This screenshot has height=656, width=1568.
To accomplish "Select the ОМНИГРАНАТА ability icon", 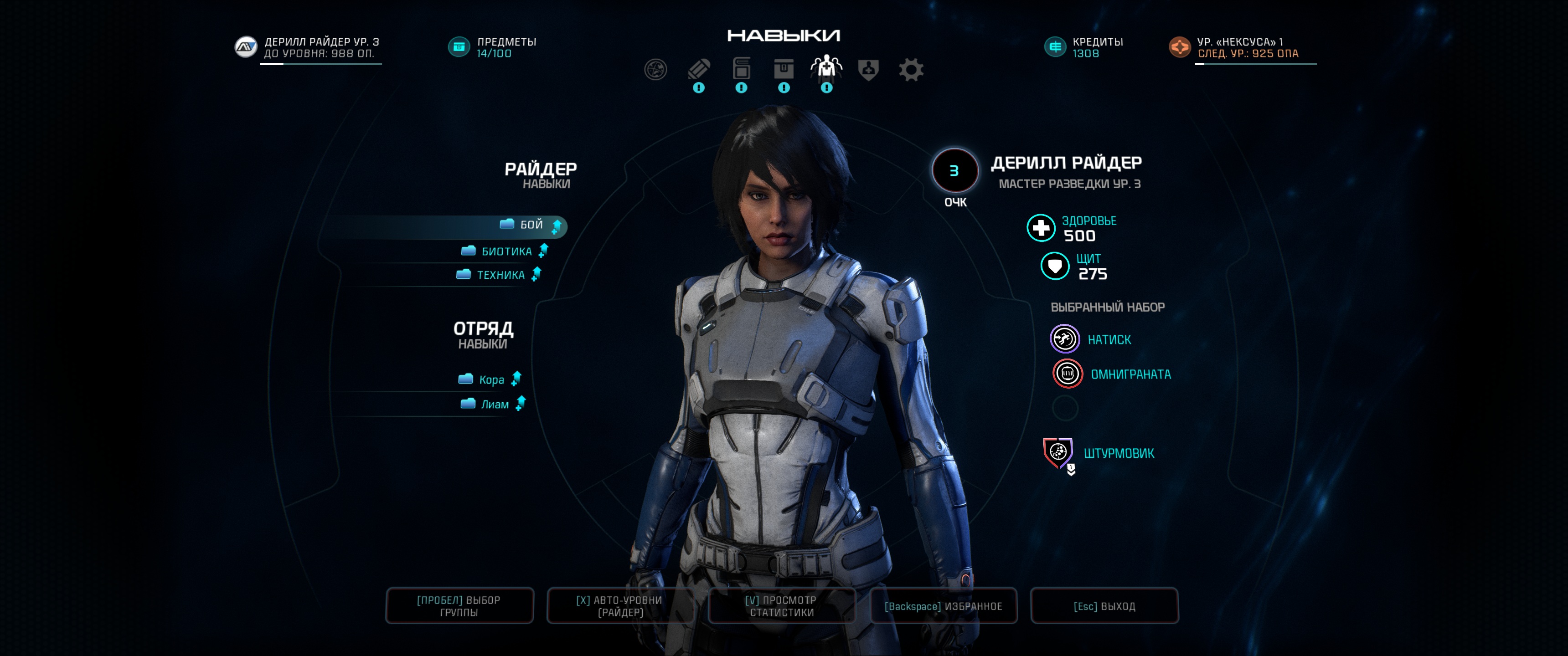I will (x=1068, y=374).
